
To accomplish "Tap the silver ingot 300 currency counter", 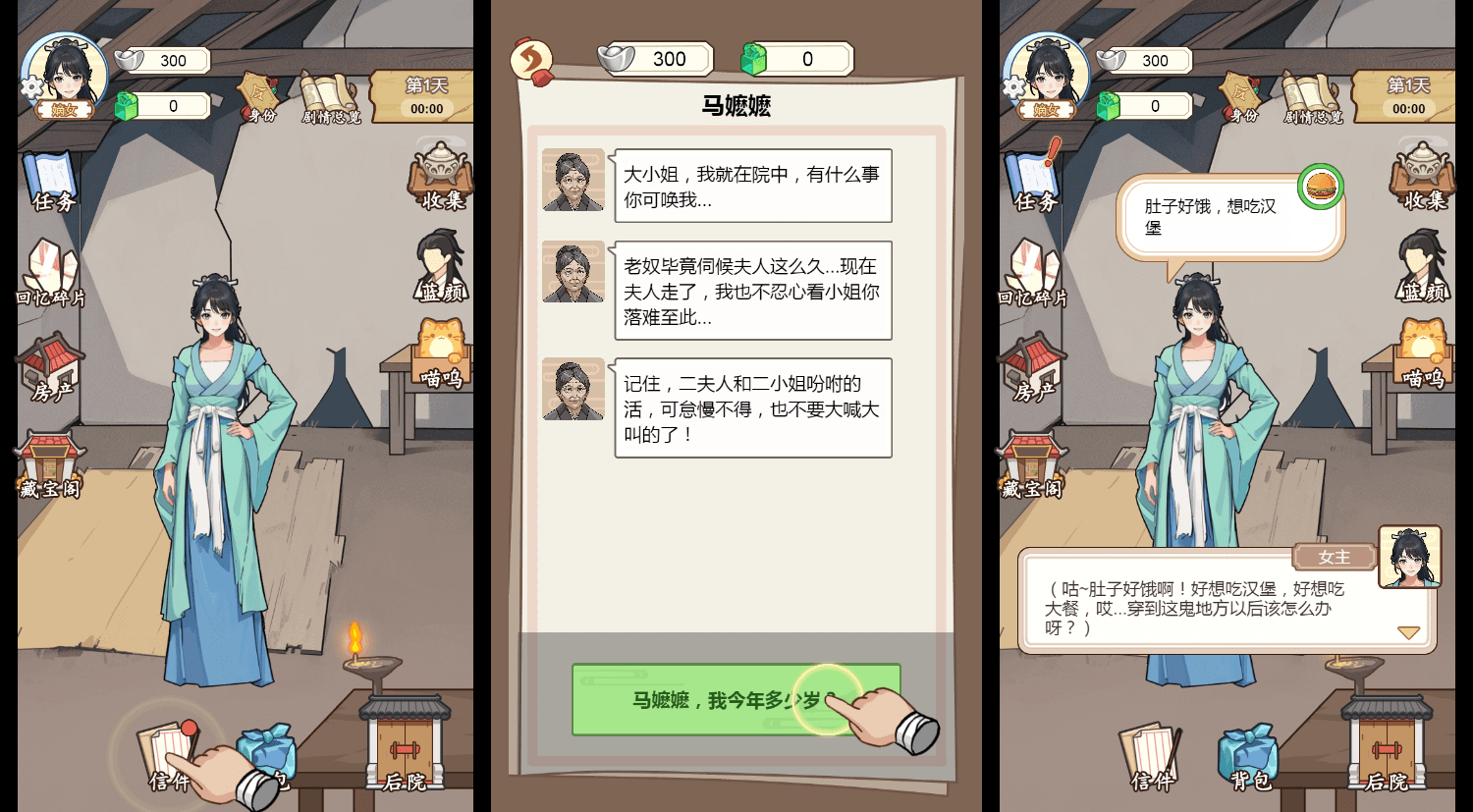I will pos(160,61).
